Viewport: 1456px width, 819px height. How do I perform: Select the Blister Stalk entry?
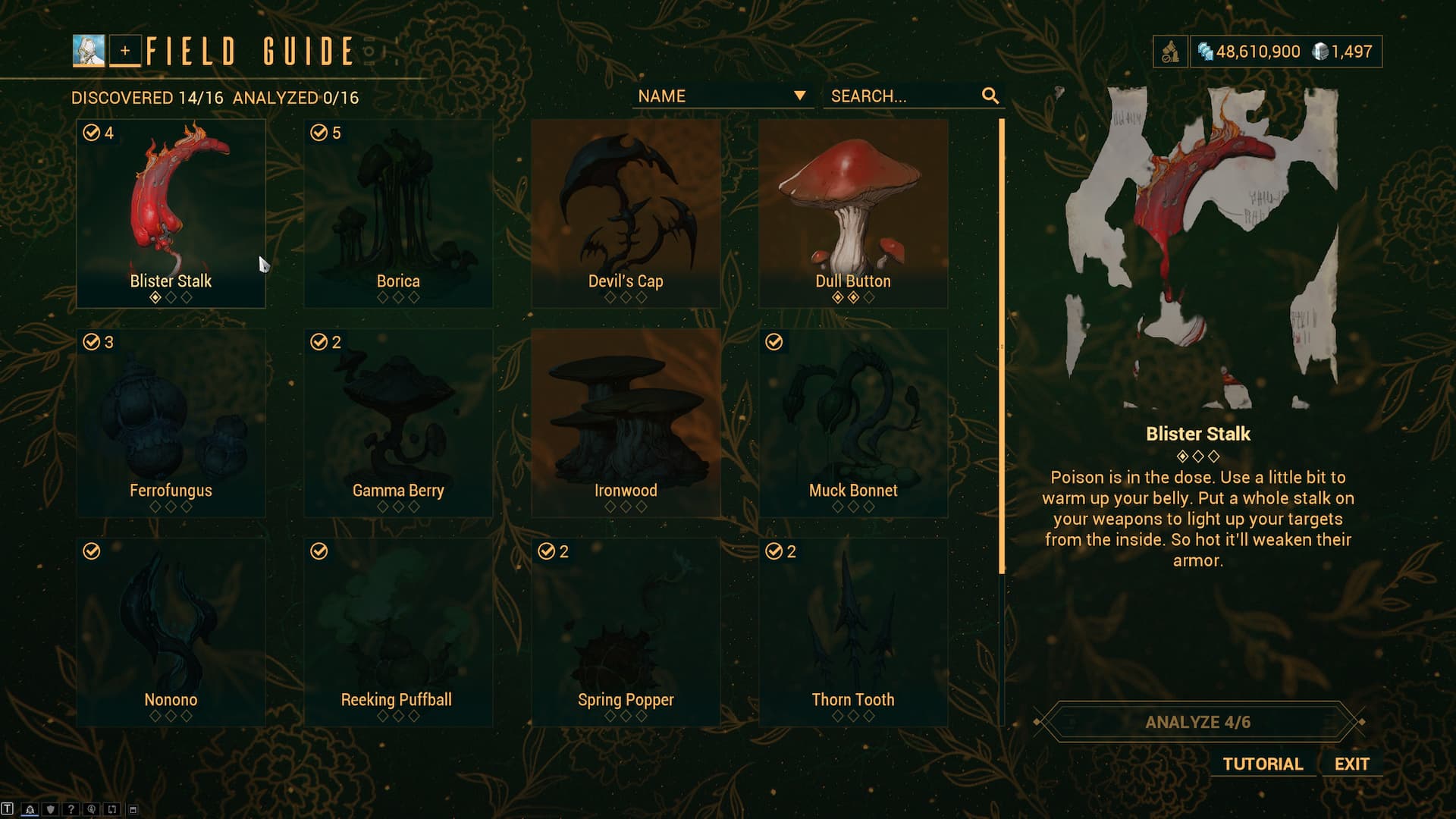point(171,213)
